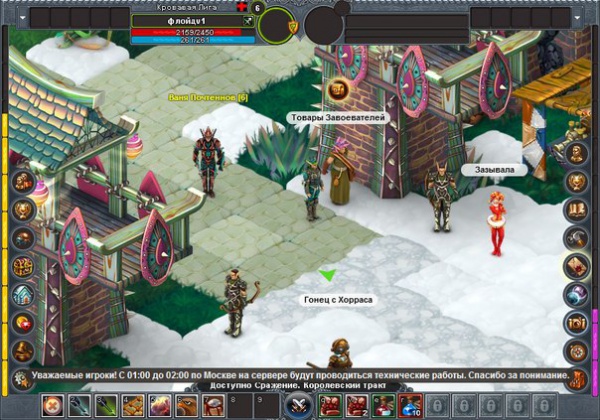Click the red icon at top of name panel
This screenshot has width=600, height=420.
[x=243, y=7]
